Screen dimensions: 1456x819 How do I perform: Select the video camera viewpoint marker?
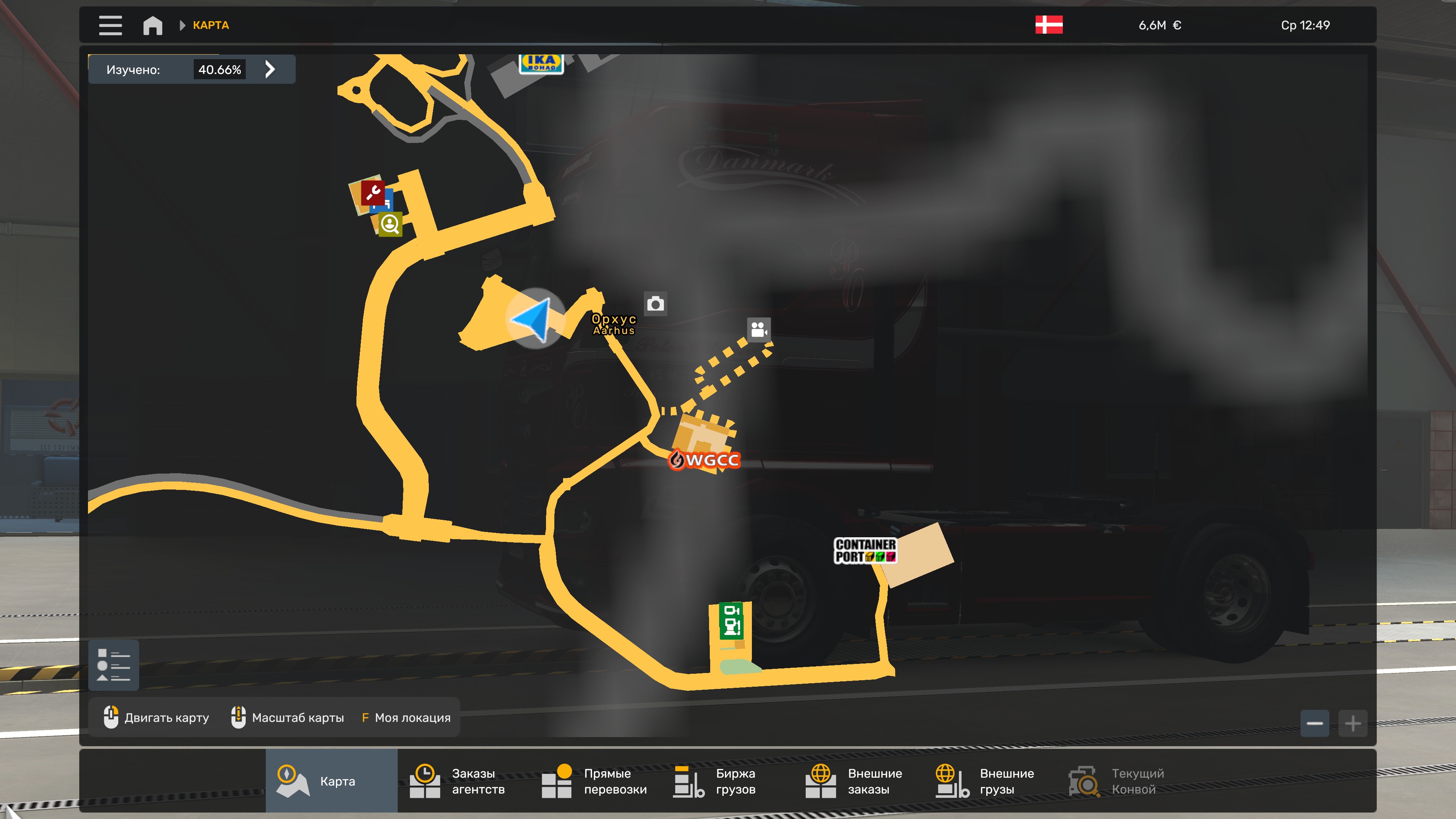758,329
